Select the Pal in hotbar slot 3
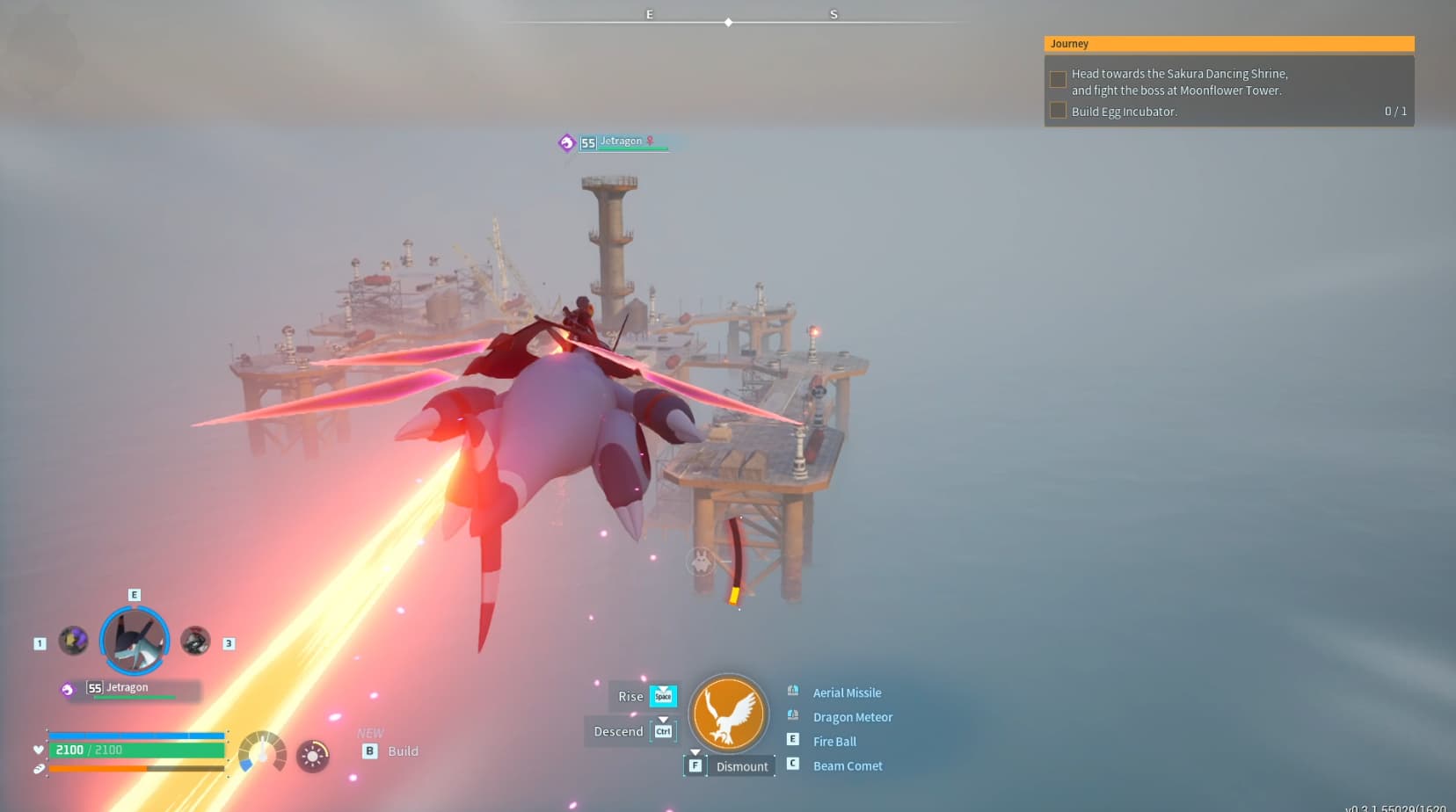 point(194,640)
